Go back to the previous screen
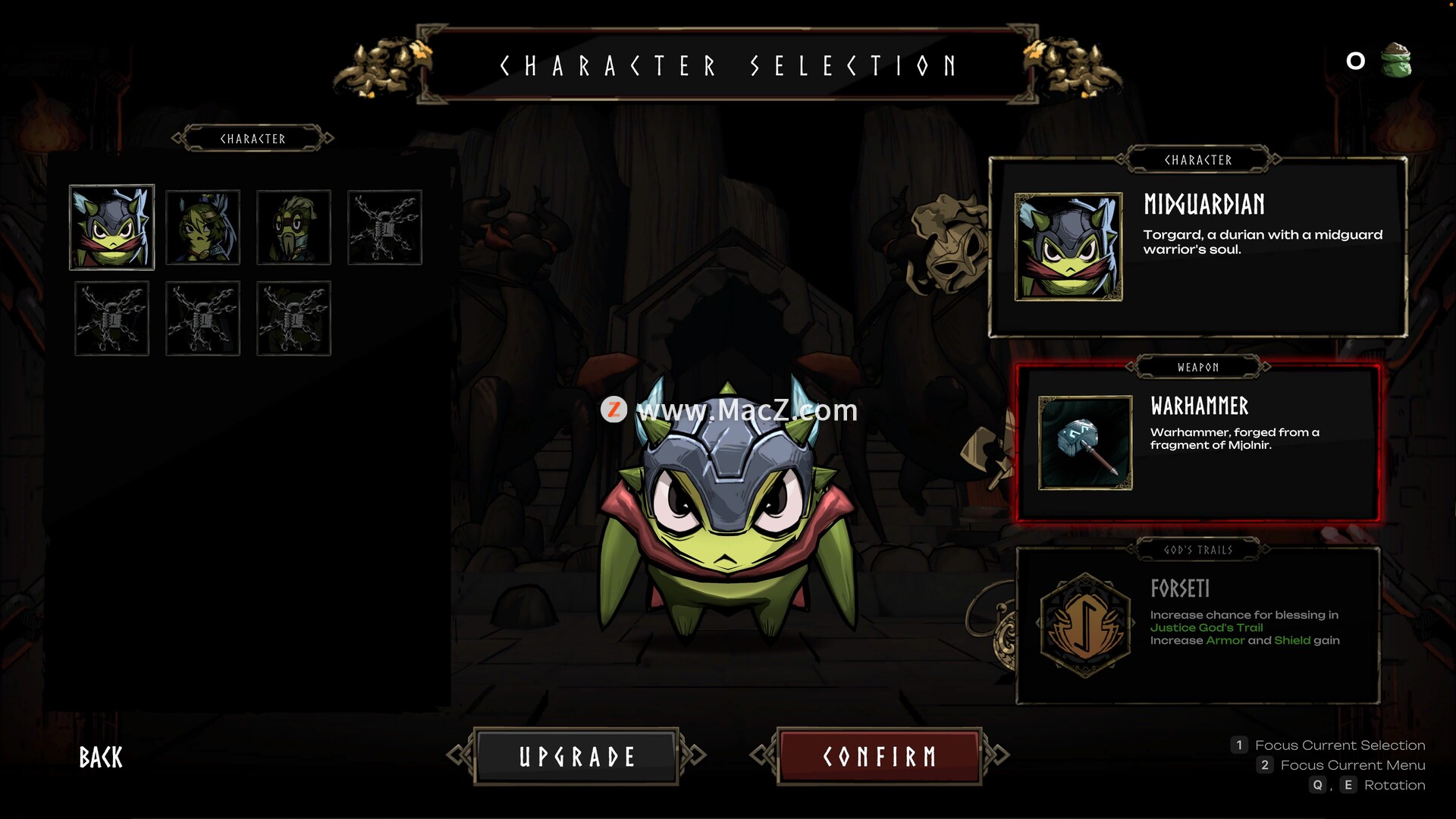Screen dimensions: 1456x819 pos(101,757)
